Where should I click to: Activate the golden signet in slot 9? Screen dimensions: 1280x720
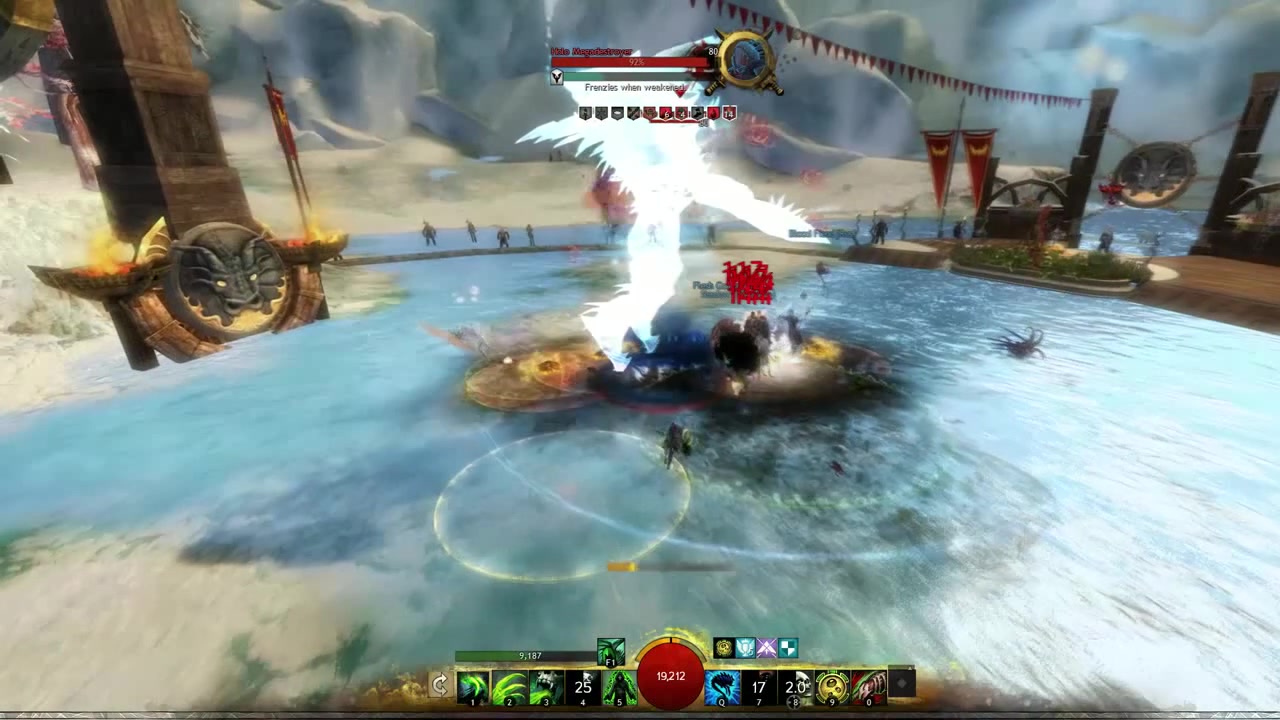831,684
